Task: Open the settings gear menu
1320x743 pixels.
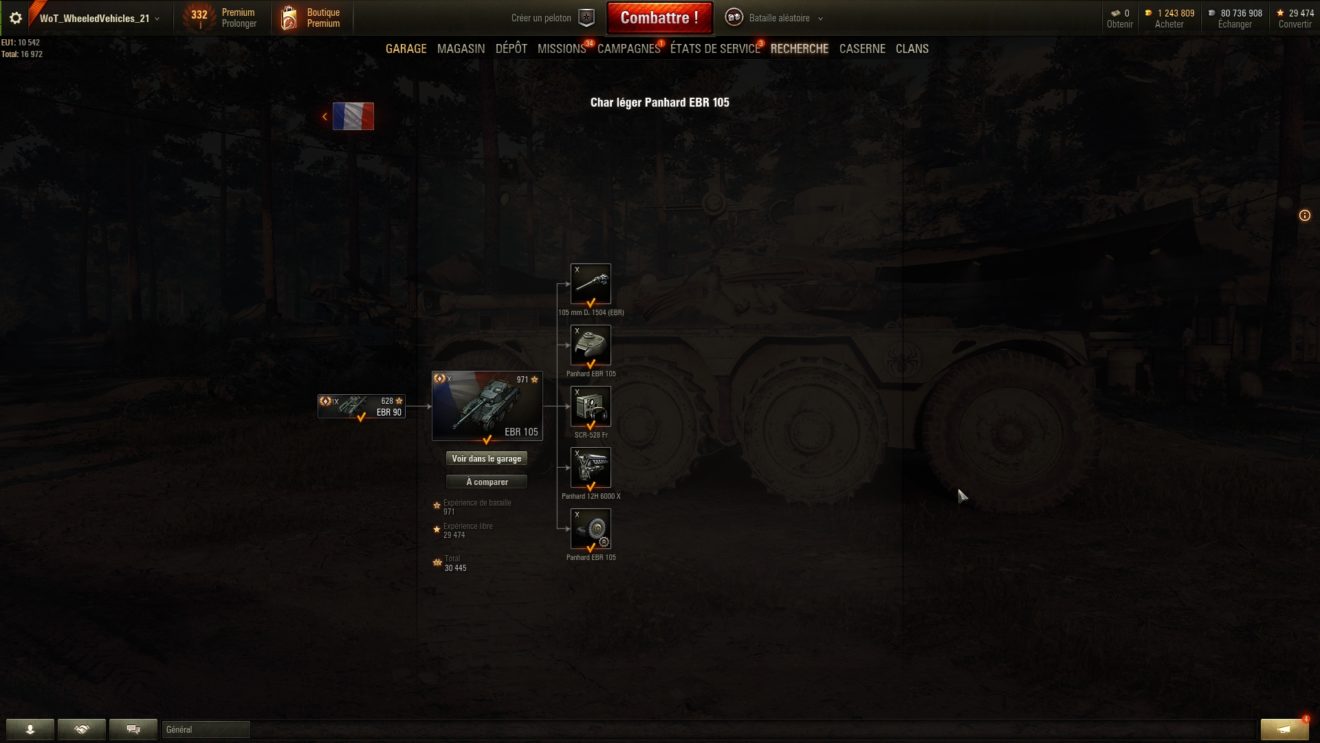Action: [x=16, y=18]
